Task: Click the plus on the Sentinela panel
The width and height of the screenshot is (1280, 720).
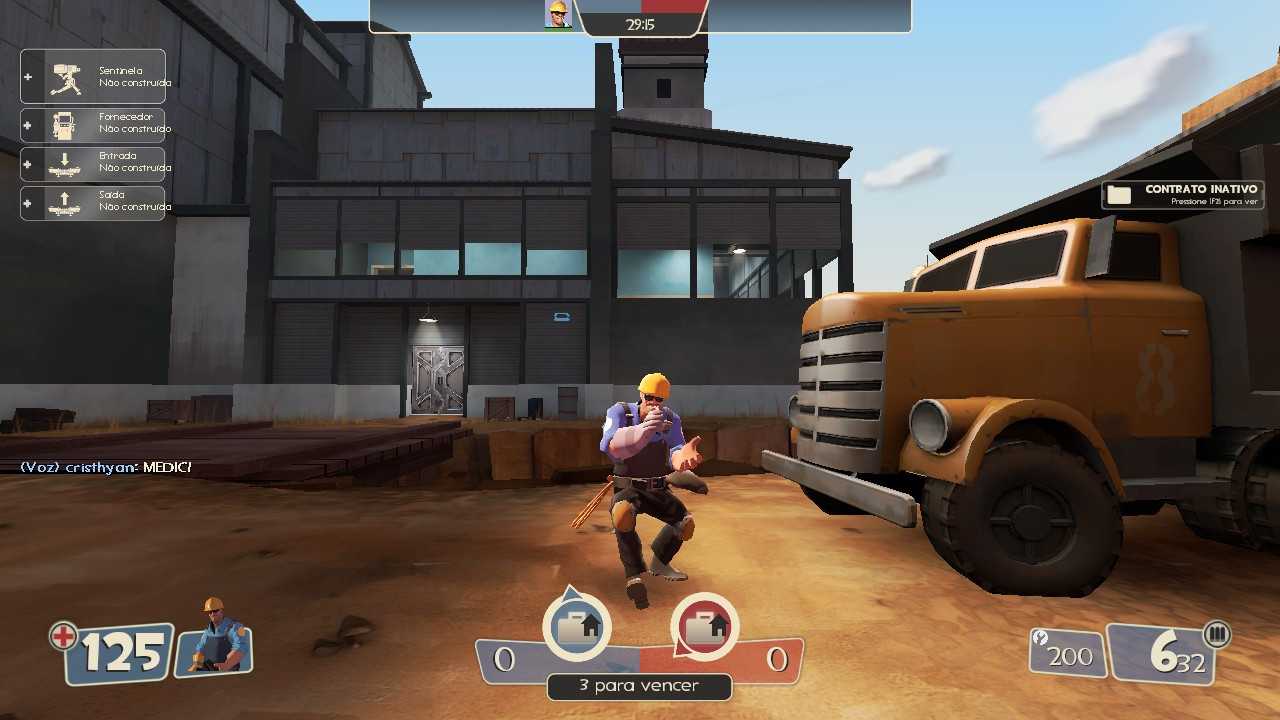Action: pyautogui.click(x=27, y=77)
